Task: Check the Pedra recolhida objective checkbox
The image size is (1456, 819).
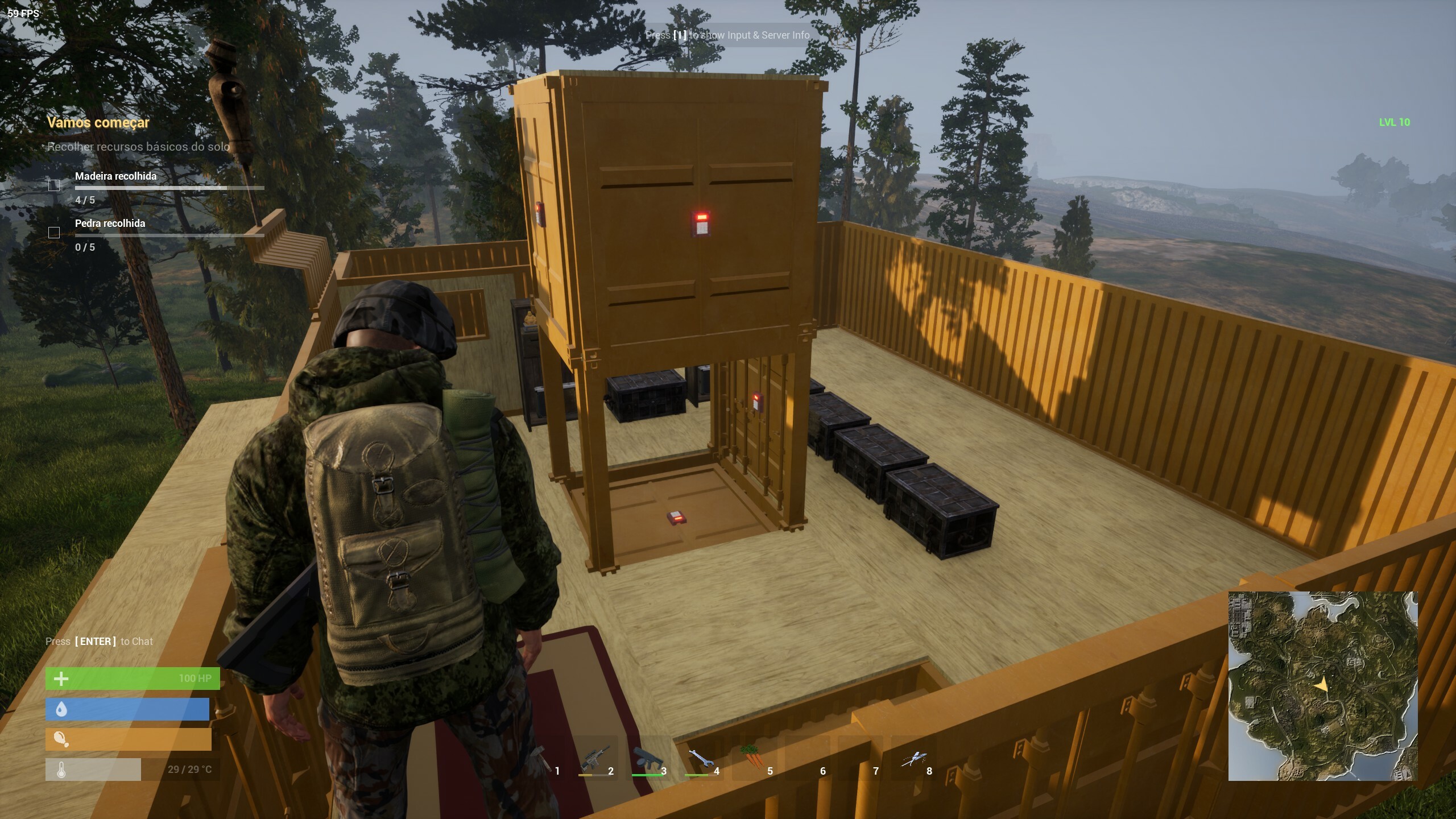Action: (54, 232)
